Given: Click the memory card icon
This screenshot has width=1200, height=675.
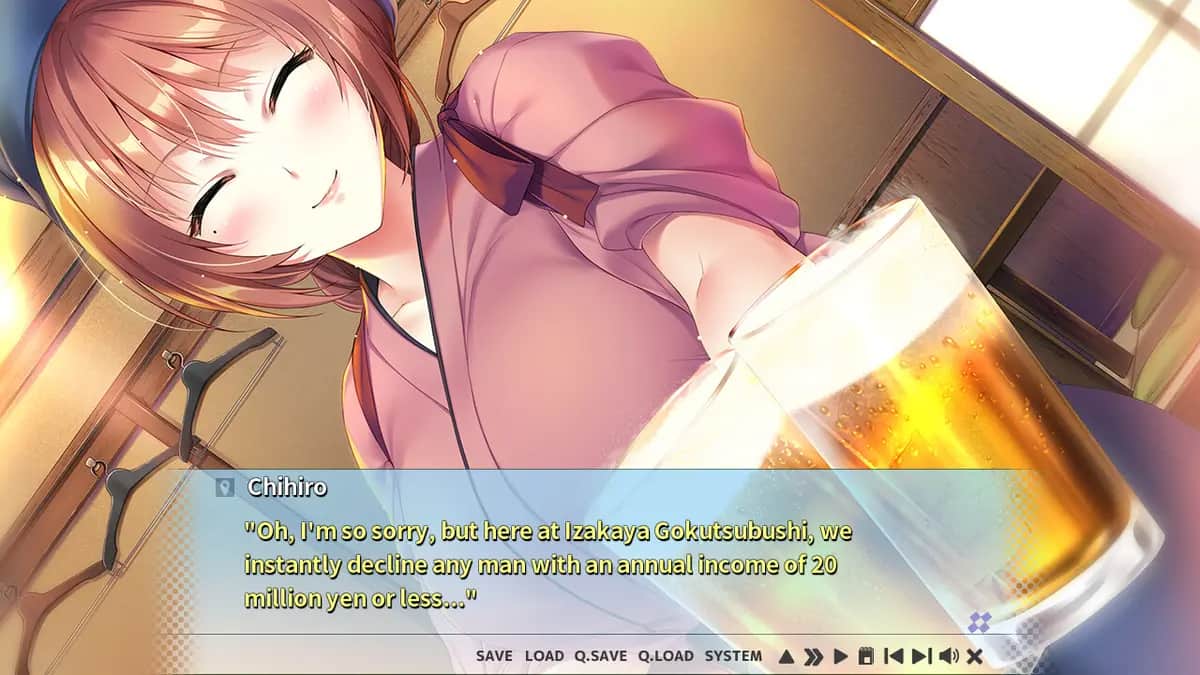Looking at the screenshot, I should (x=866, y=657).
